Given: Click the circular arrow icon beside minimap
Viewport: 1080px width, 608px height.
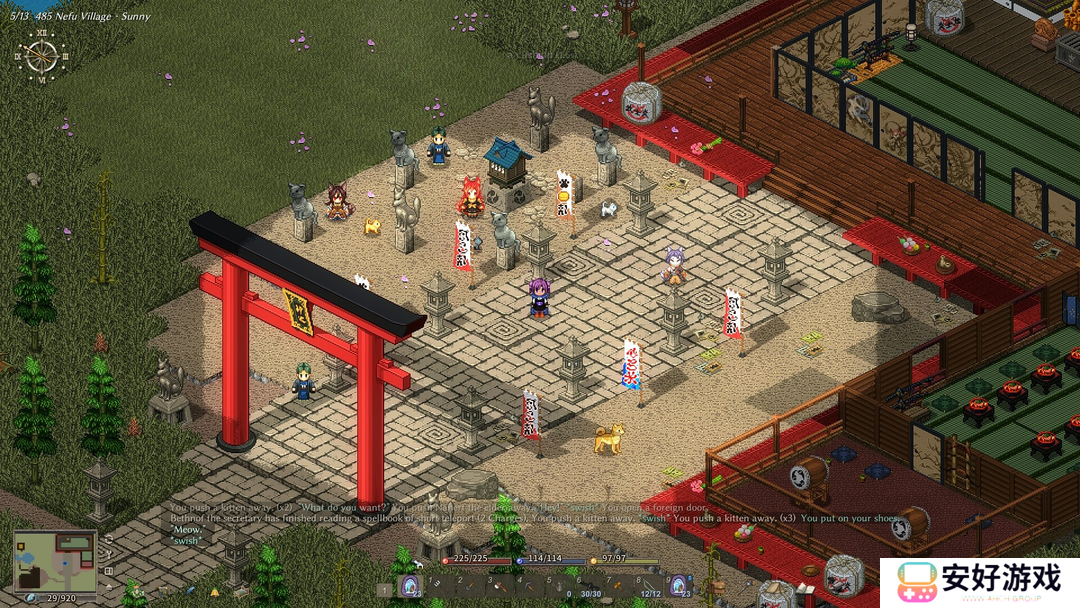Looking at the screenshot, I should tap(107, 541).
